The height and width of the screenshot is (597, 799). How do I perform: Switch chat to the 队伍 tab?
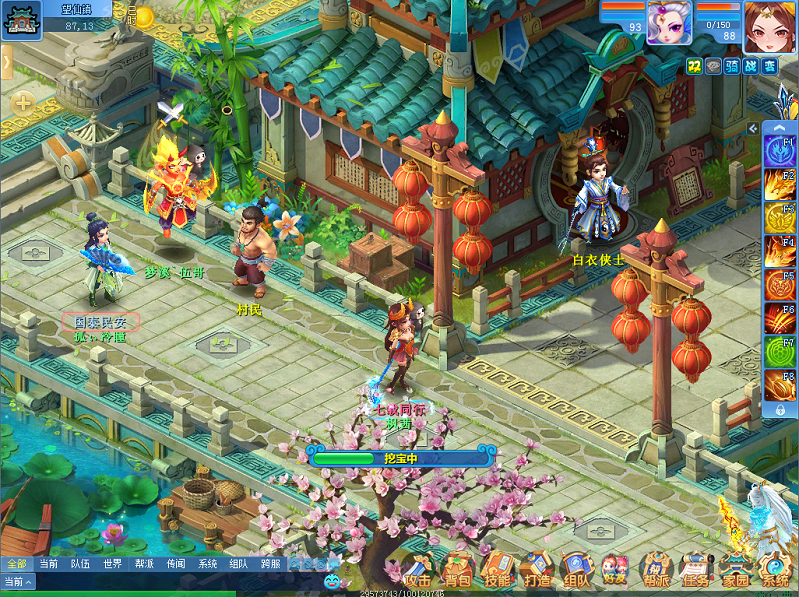[80, 564]
